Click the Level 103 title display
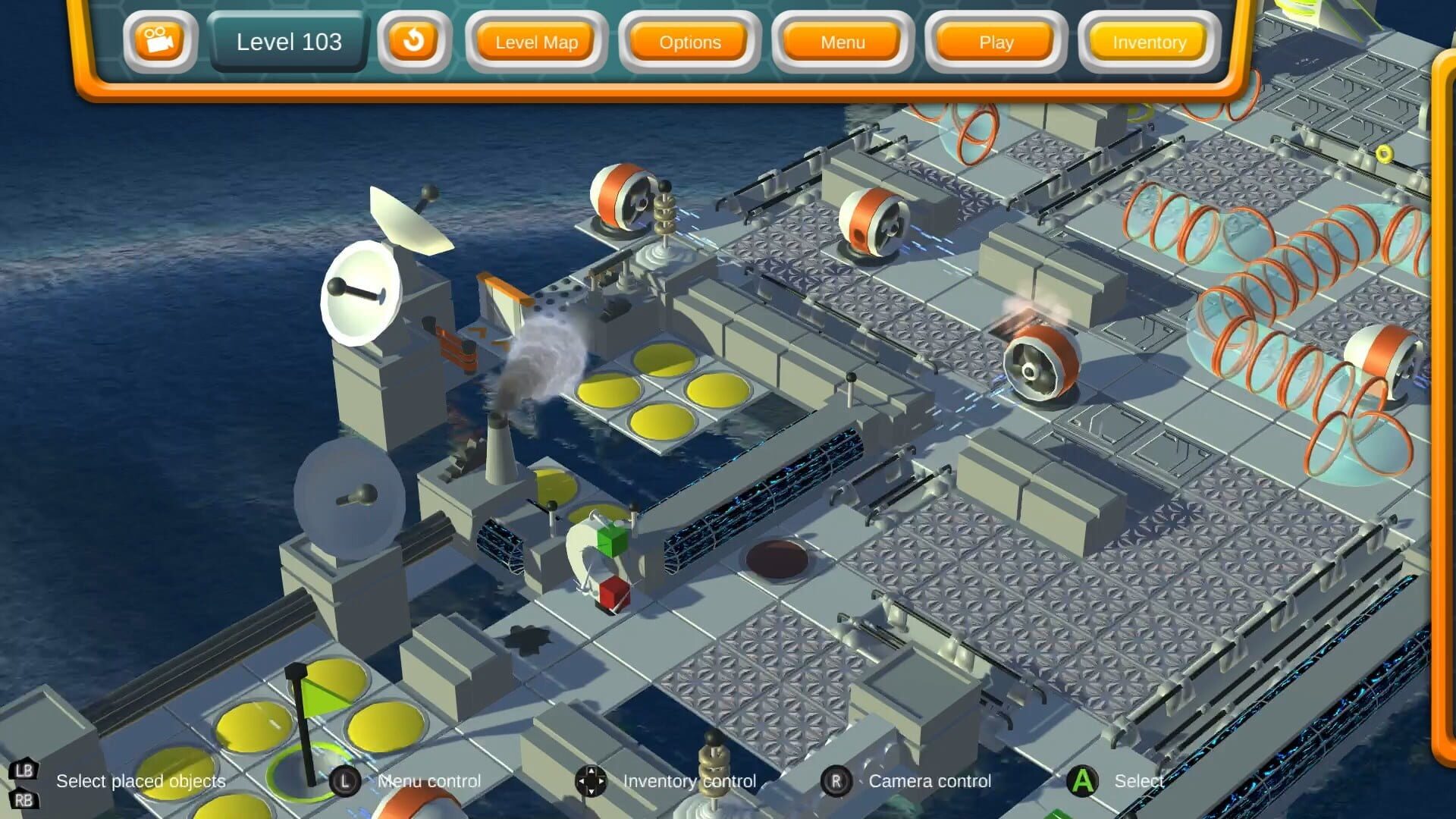 coord(288,42)
